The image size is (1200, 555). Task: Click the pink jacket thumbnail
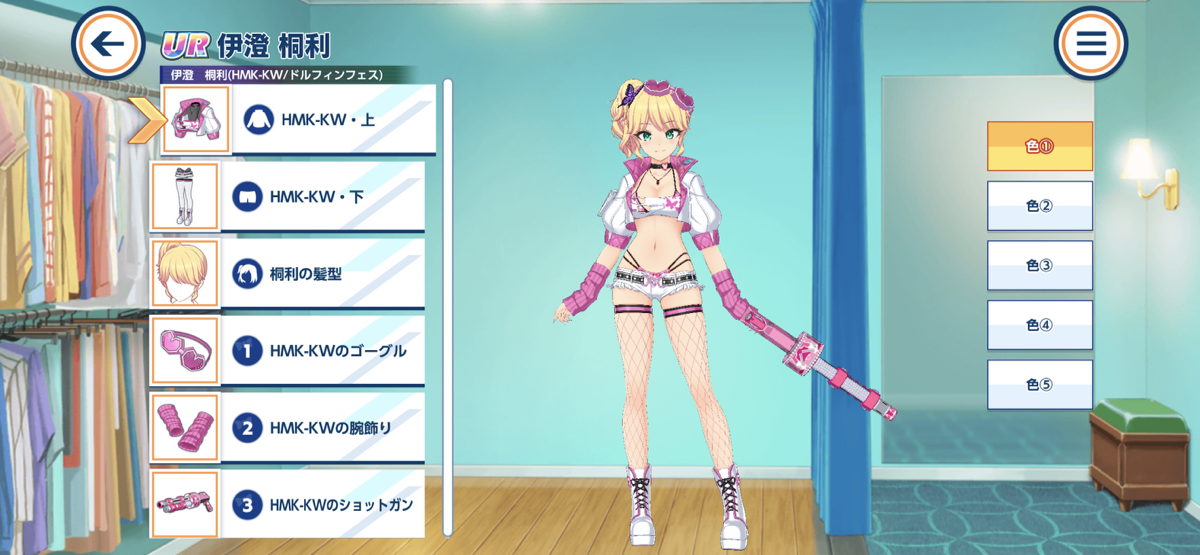[x=196, y=120]
